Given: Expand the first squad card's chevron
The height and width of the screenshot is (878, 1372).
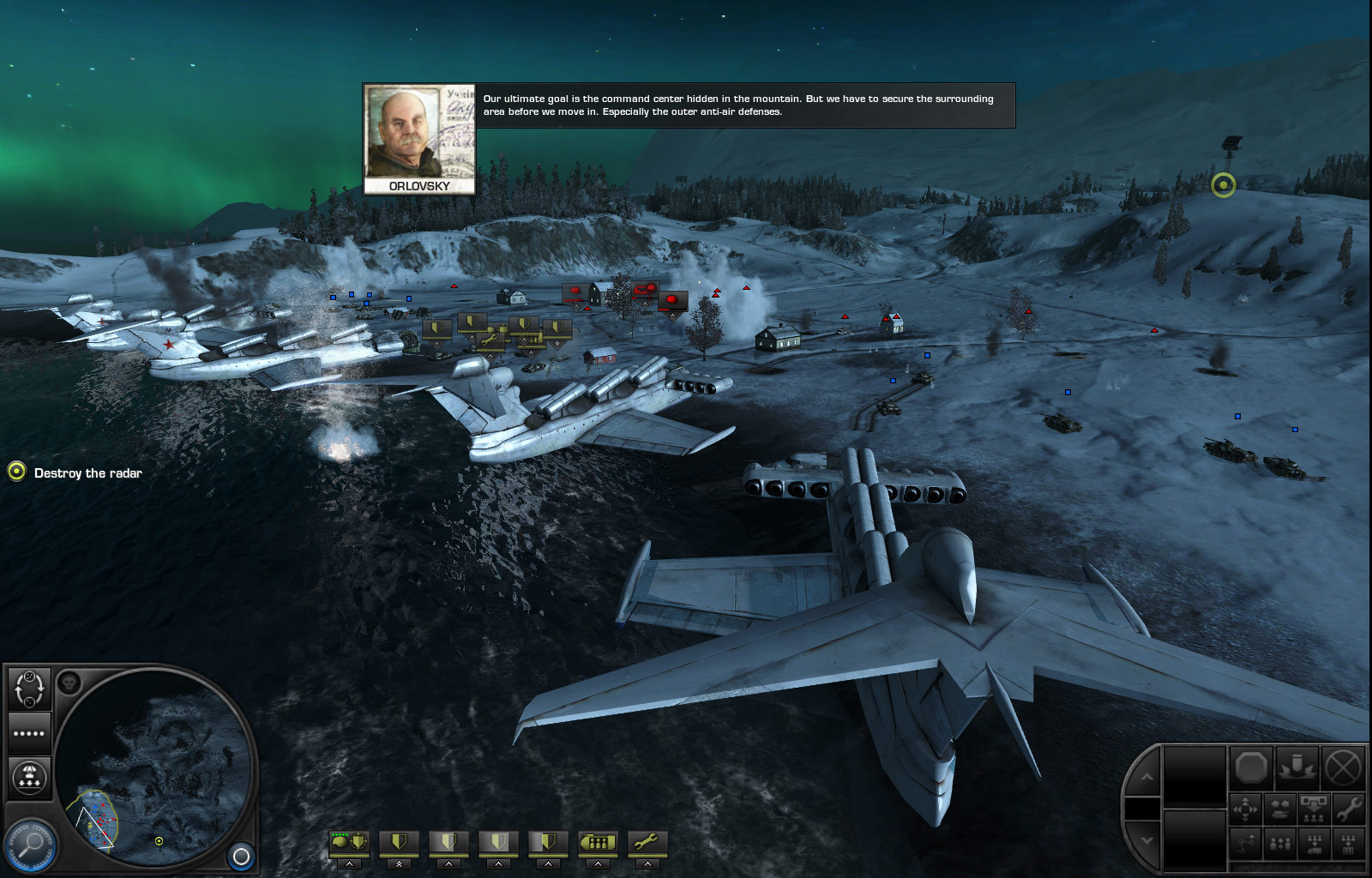Looking at the screenshot, I should click(349, 863).
